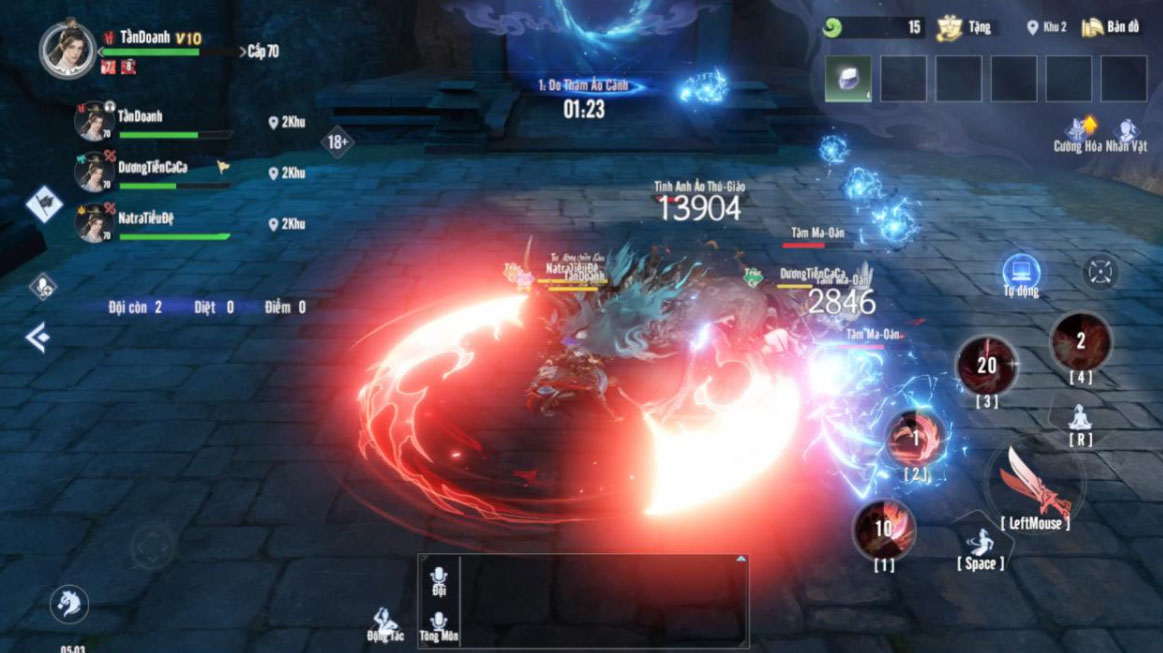Tap the dodge dash icon
Image resolution: width=1163 pixels, height=653 pixels.
click(980, 543)
